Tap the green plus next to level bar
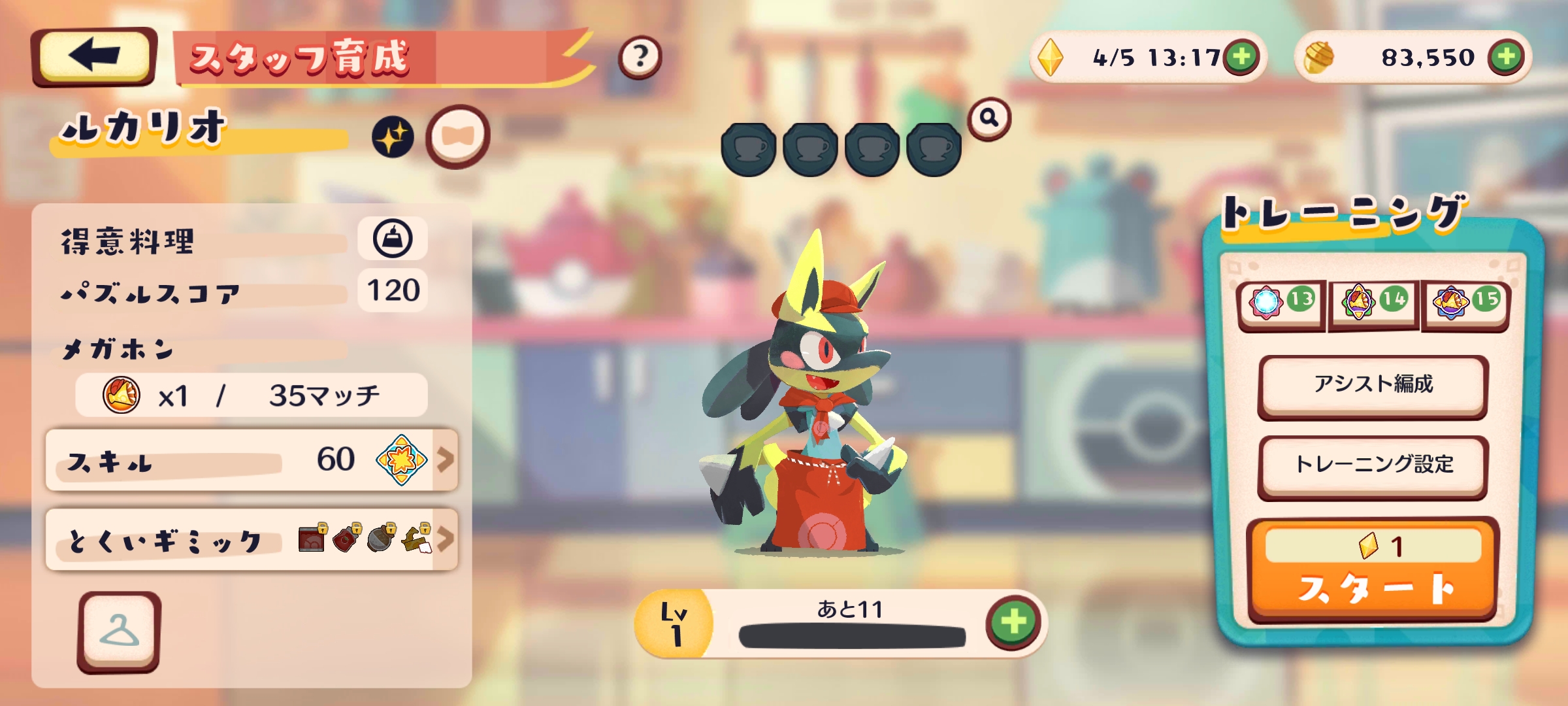Image resolution: width=1568 pixels, height=706 pixels. (x=1013, y=621)
